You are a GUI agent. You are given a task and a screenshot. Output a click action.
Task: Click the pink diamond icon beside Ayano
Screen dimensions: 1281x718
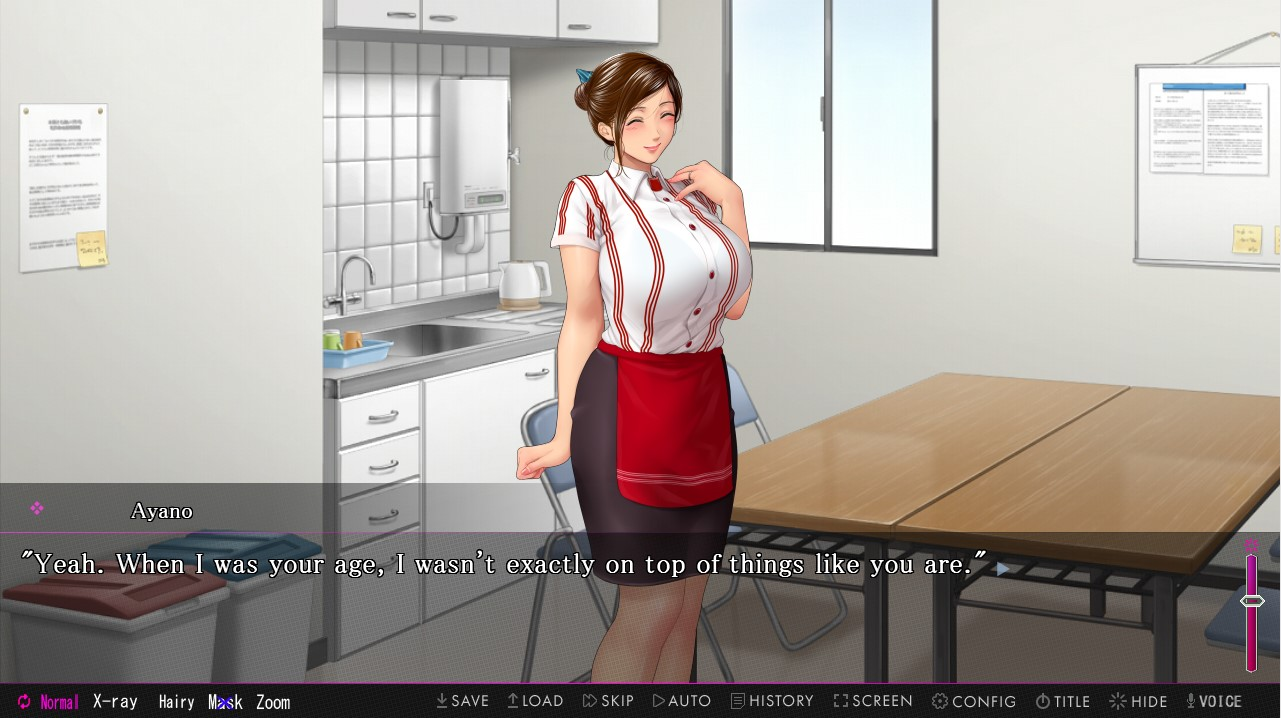click(37, 509)
